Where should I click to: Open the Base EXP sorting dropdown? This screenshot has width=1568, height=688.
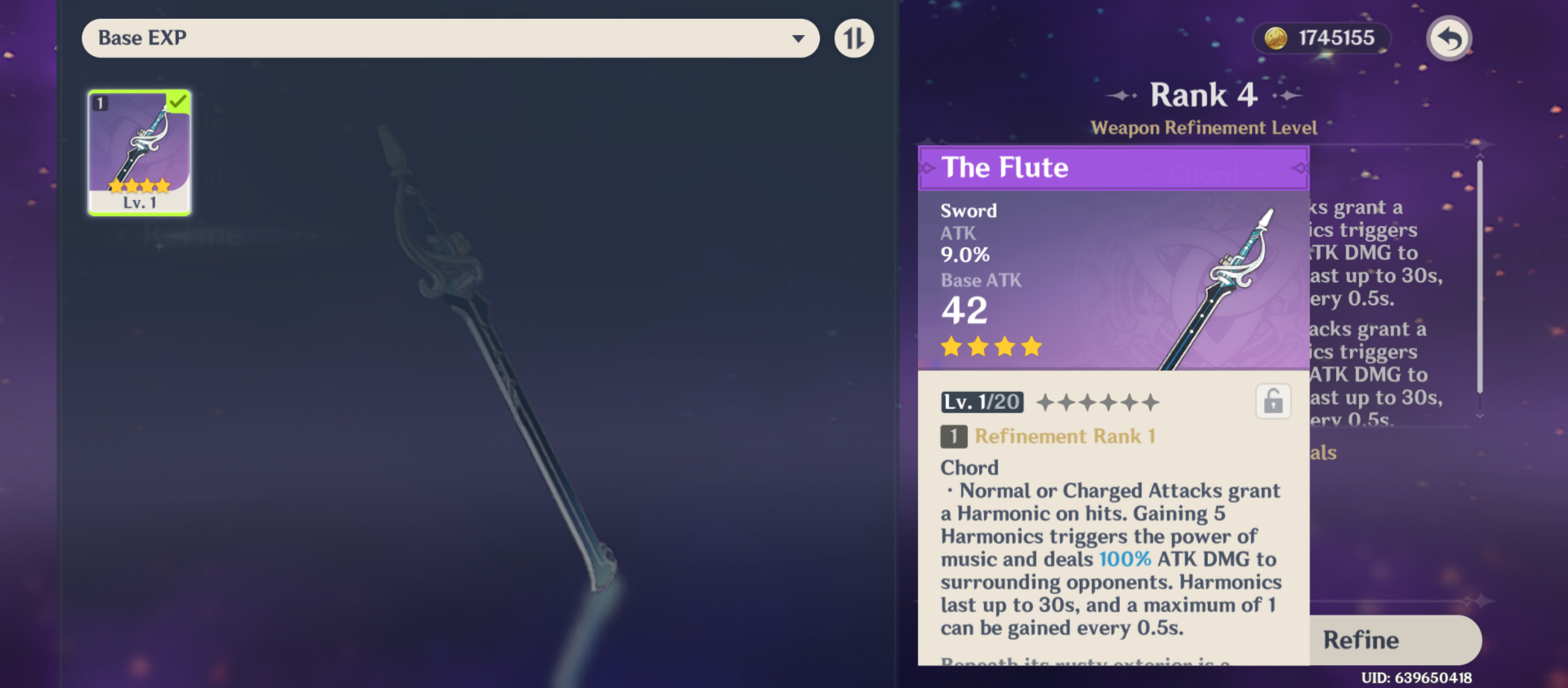(x=449, y=38)
